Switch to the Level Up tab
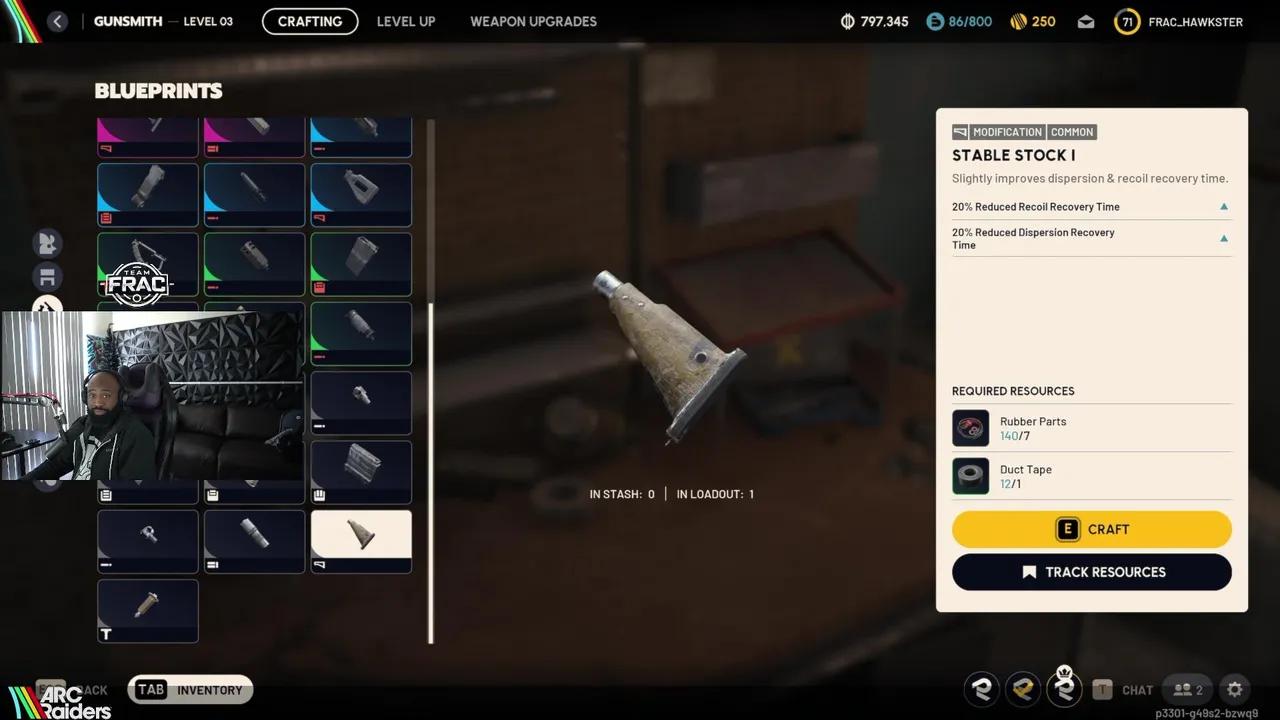1280x720 pixels. pyautogui.click(x=406, y=21)
